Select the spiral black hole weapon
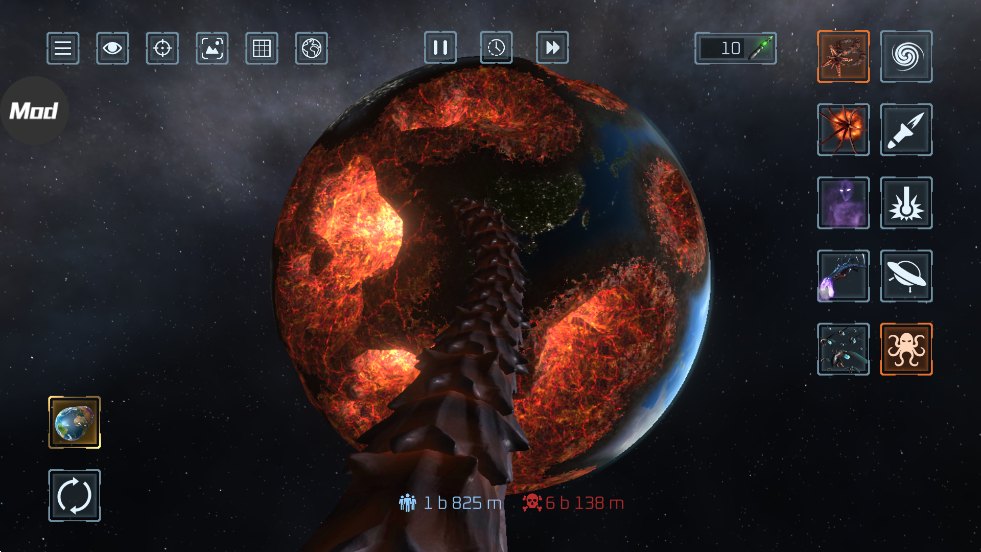Viewport: 981px width, 552px height. click(x=906, y=56)
